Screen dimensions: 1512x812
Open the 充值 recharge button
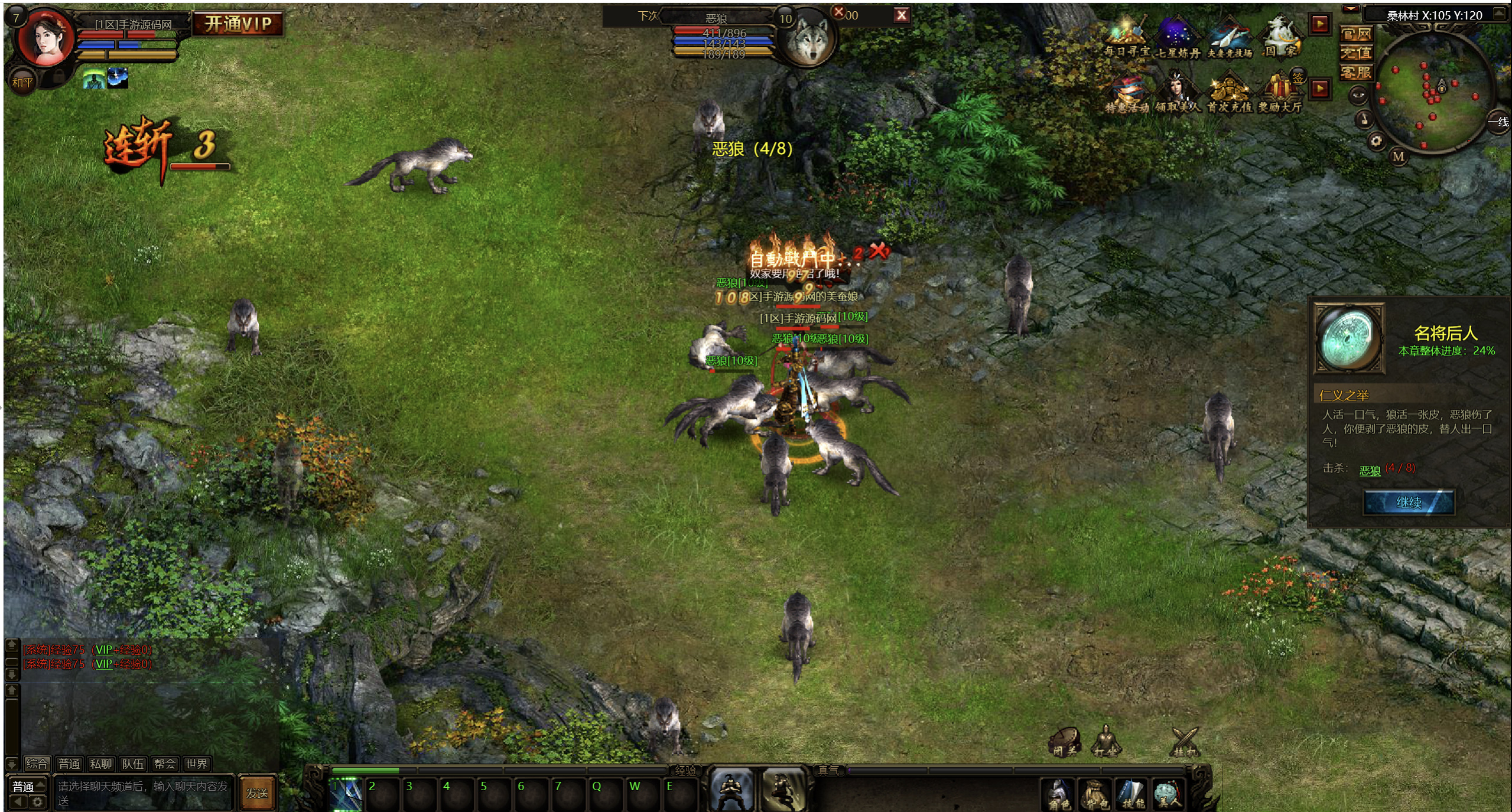coord(1355,53)
